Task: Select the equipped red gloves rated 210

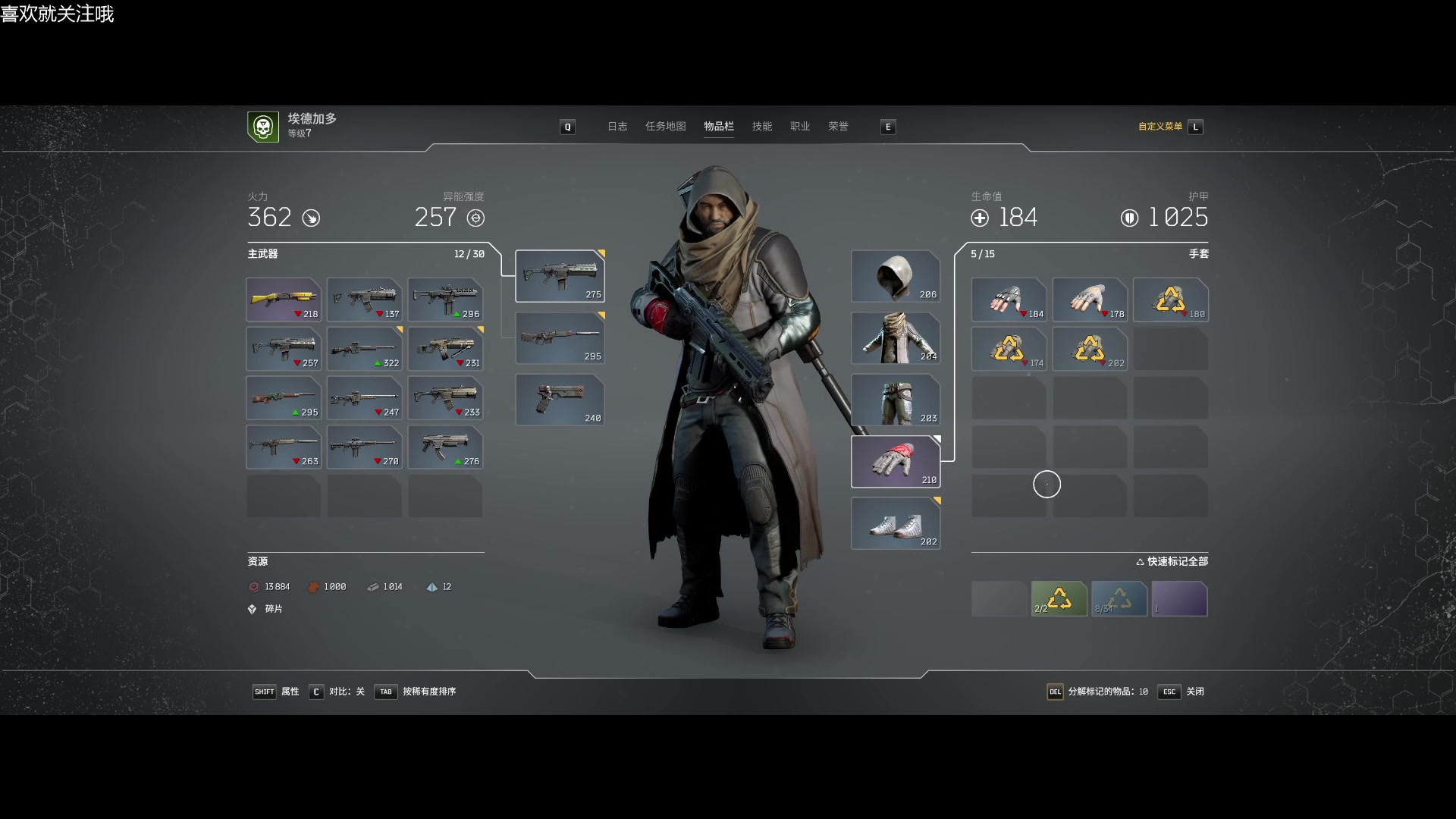Action: tap(896, 462)
